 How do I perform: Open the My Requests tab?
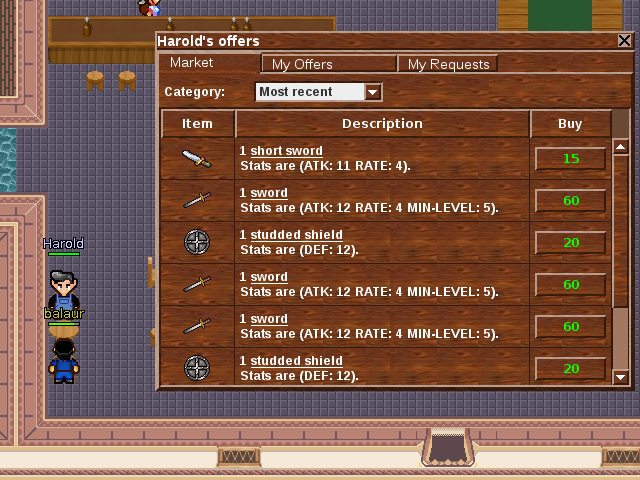[x=448, y=64]
